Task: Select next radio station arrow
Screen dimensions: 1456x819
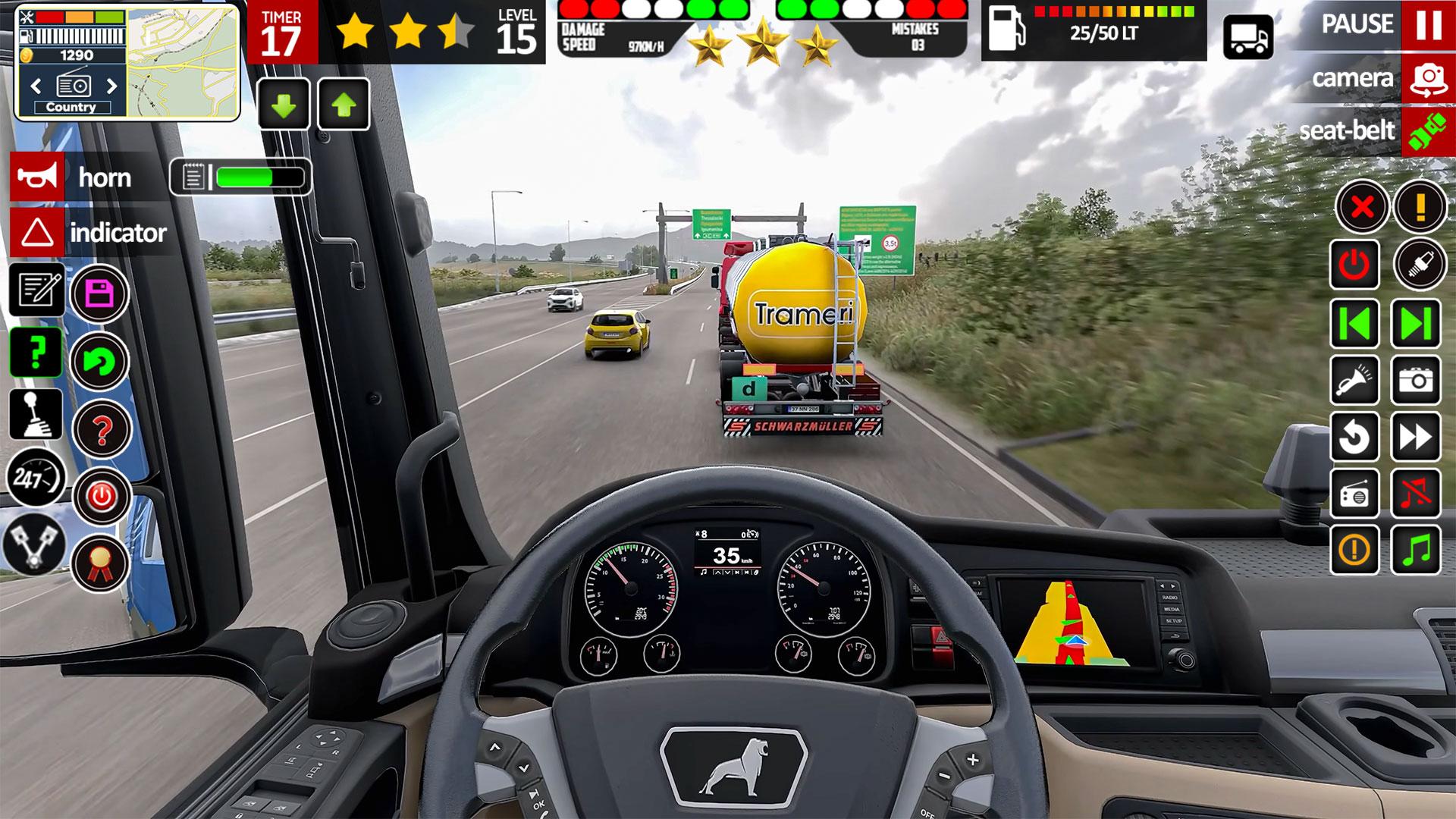Action: coord(111,86)
